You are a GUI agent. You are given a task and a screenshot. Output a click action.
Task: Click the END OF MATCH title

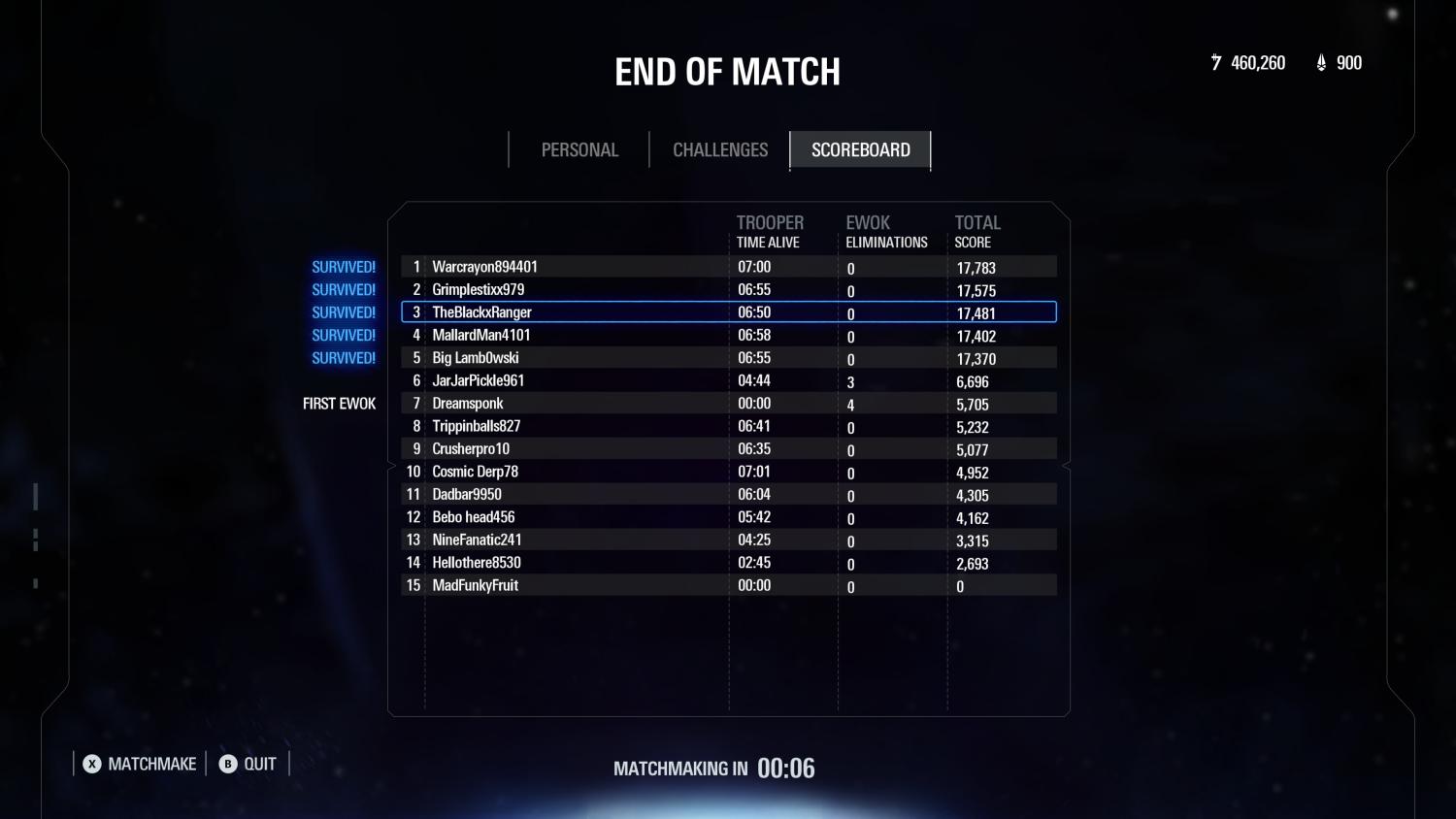click(727, 71)
